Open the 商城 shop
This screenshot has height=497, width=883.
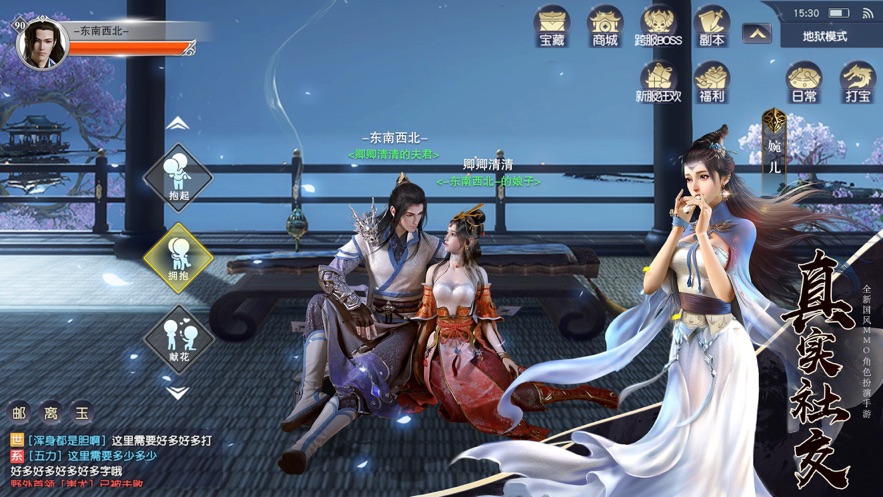coord(605,26)
